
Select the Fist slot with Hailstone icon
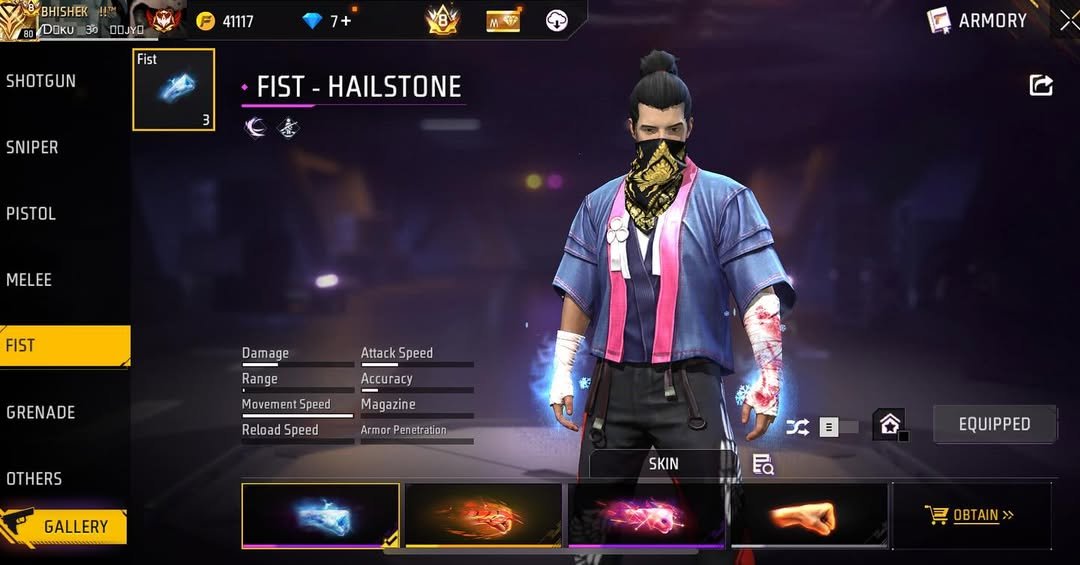pos(173,90)
